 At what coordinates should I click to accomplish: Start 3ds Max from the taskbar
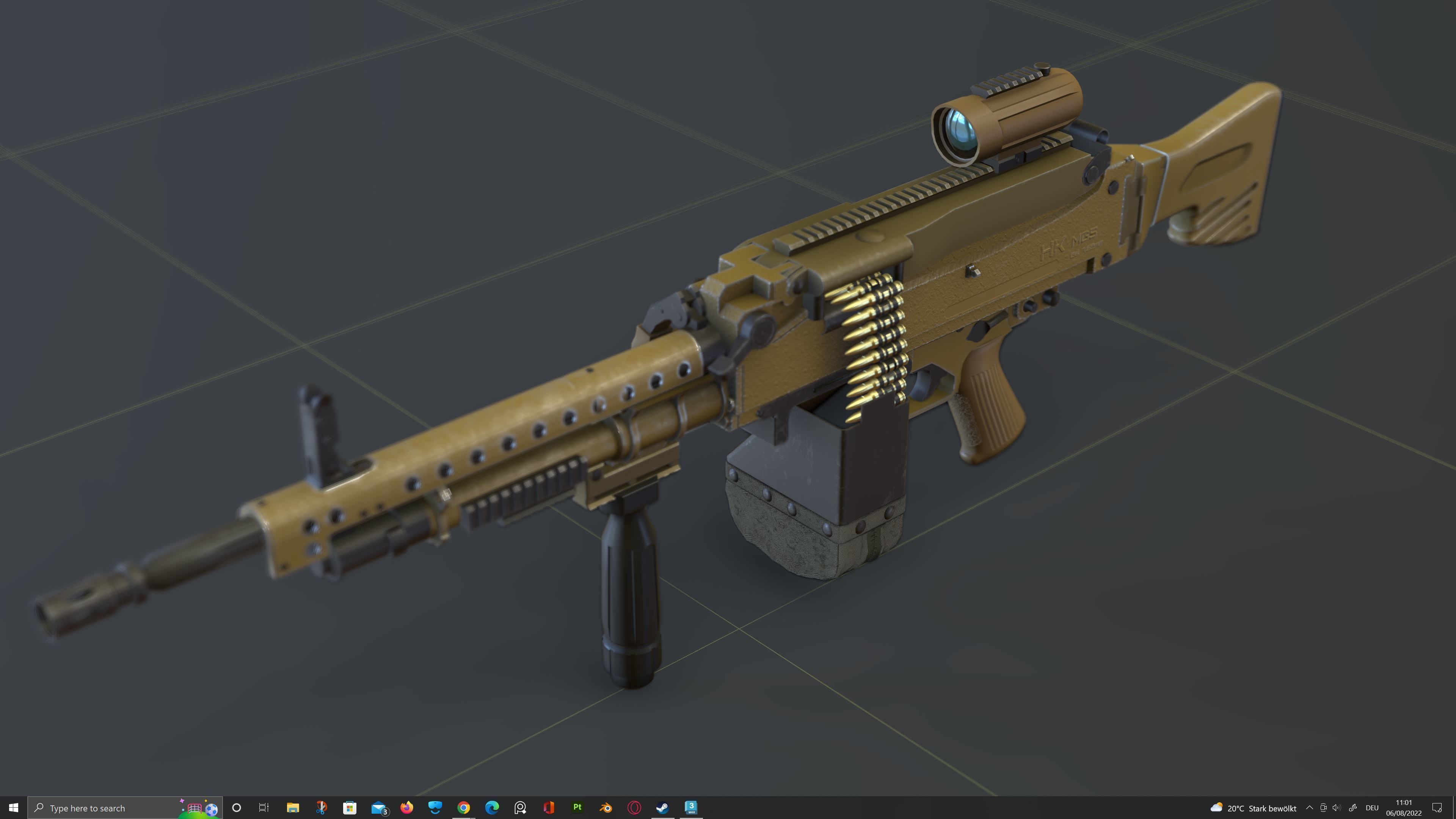691,807
